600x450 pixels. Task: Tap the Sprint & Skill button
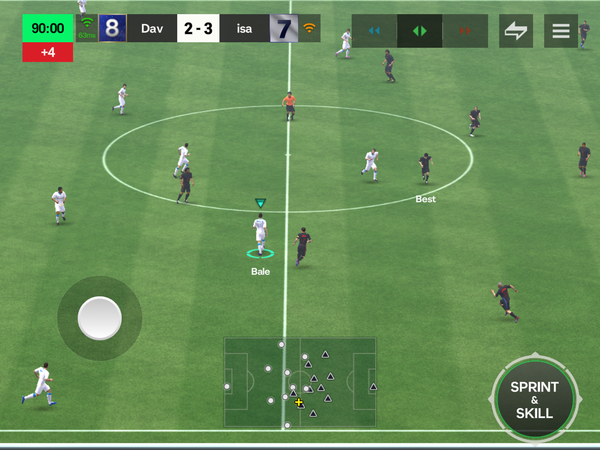click(x=534, y=400)
